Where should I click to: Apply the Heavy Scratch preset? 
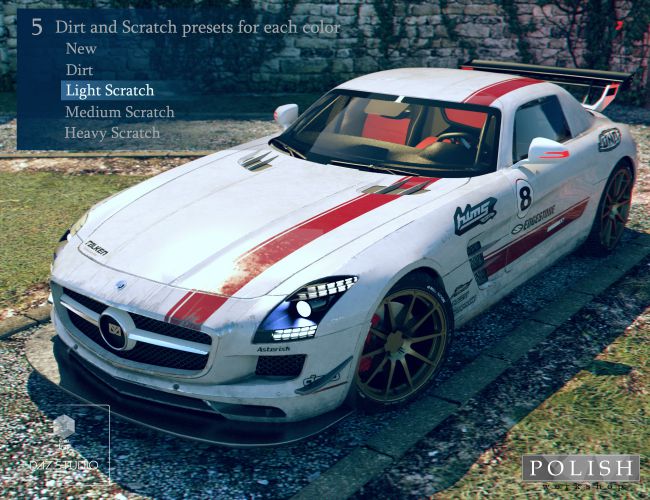[x=112, y=132]
